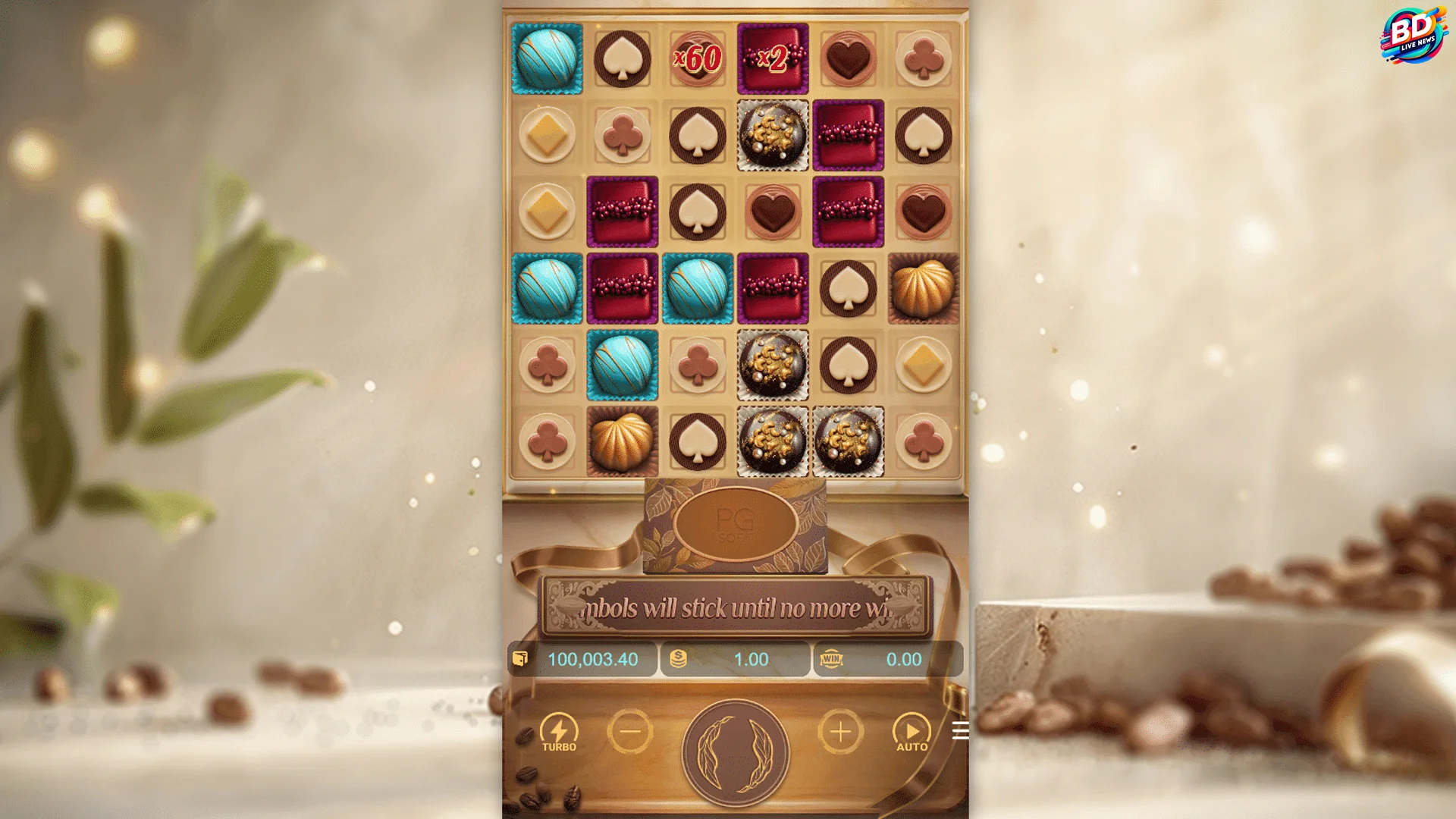Increase the bet with plus button
This screenshot has width=1456, height=819.
tap(839, 732)
